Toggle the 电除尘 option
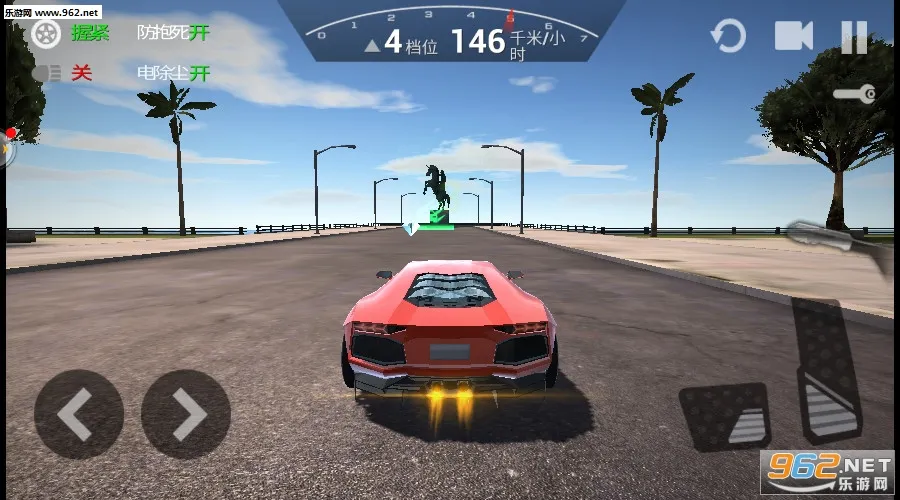Image resolution: width=900 pixels, height=500 pixels. click(x=173, y=73)
